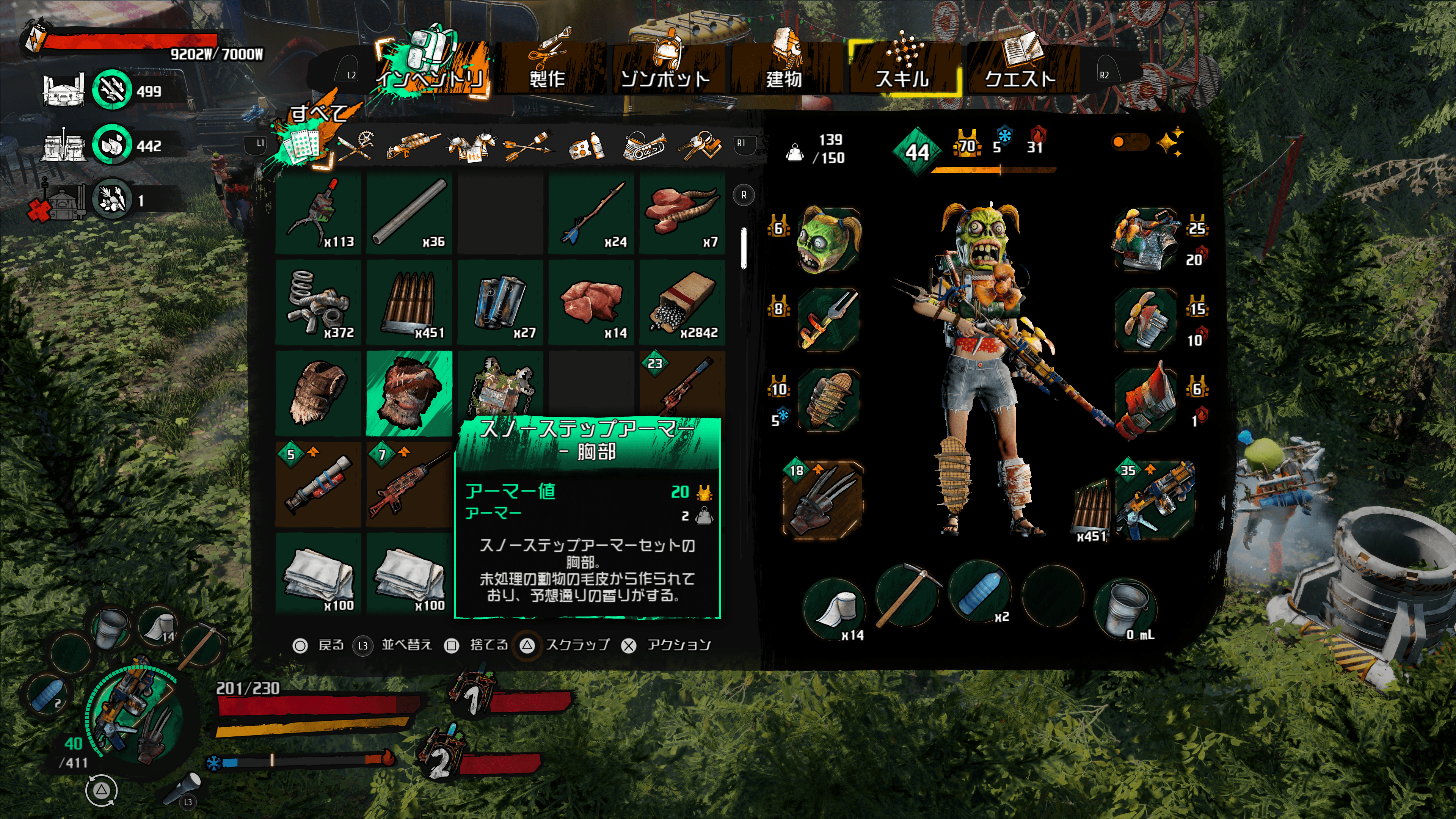Select the rifle ammo stack x451 in the grid
This screenshot has height=819, width=1456.
pyautogui.click(x=409, y=303)
